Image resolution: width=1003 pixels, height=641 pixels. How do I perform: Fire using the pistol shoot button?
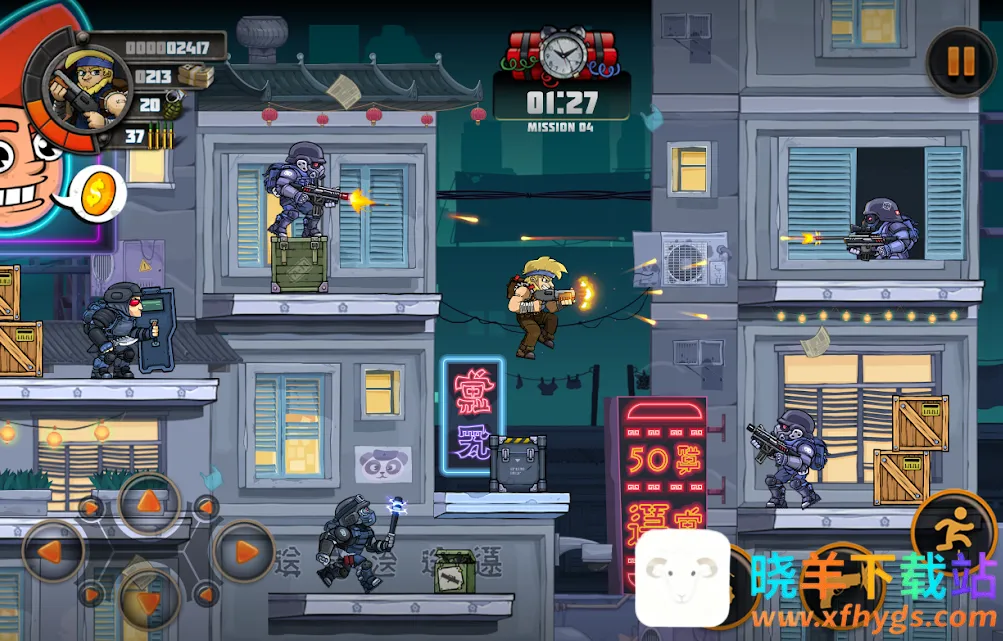840,588
